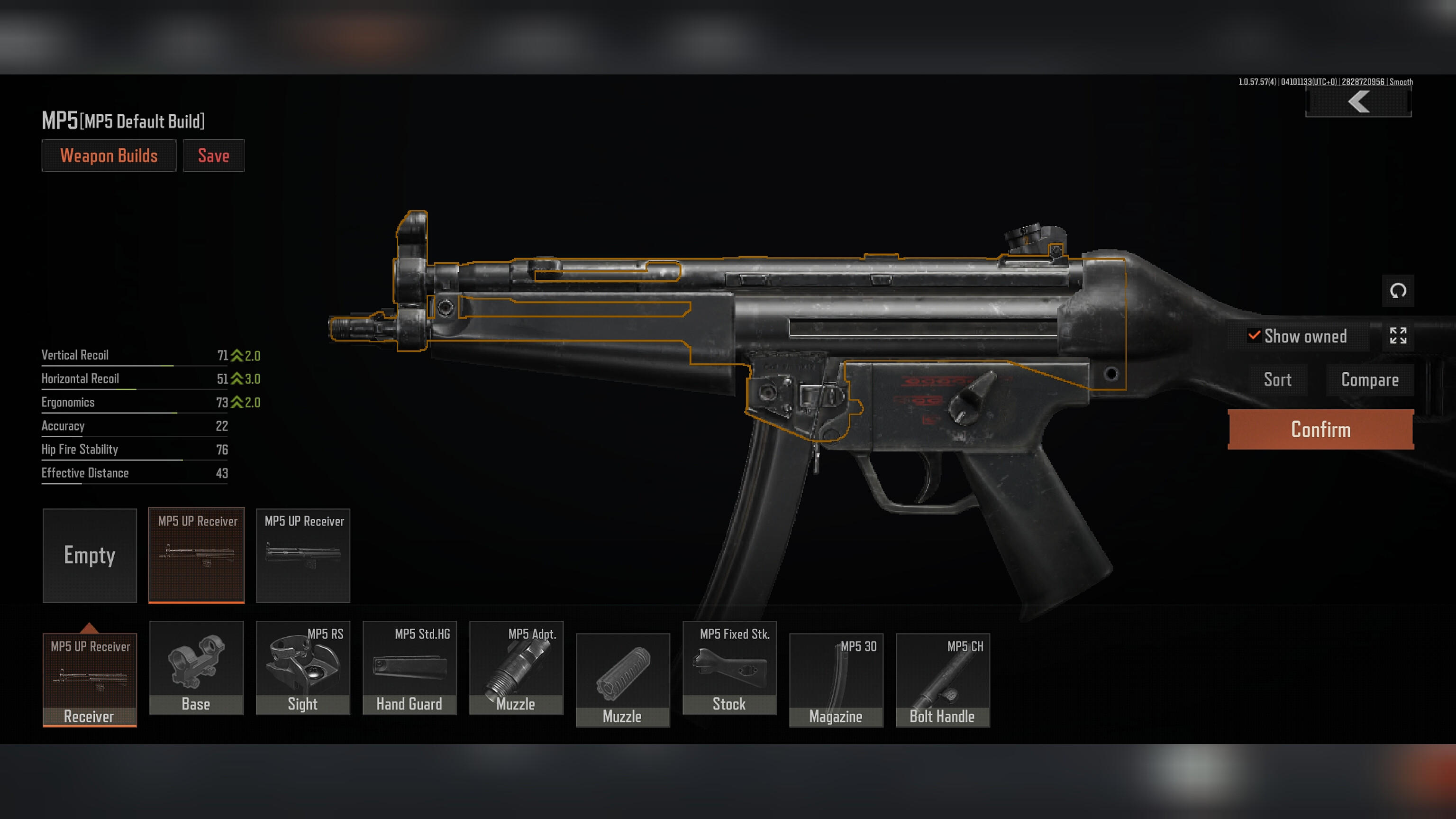Select the MP5 30 Magazine slot

coord(836,679)
